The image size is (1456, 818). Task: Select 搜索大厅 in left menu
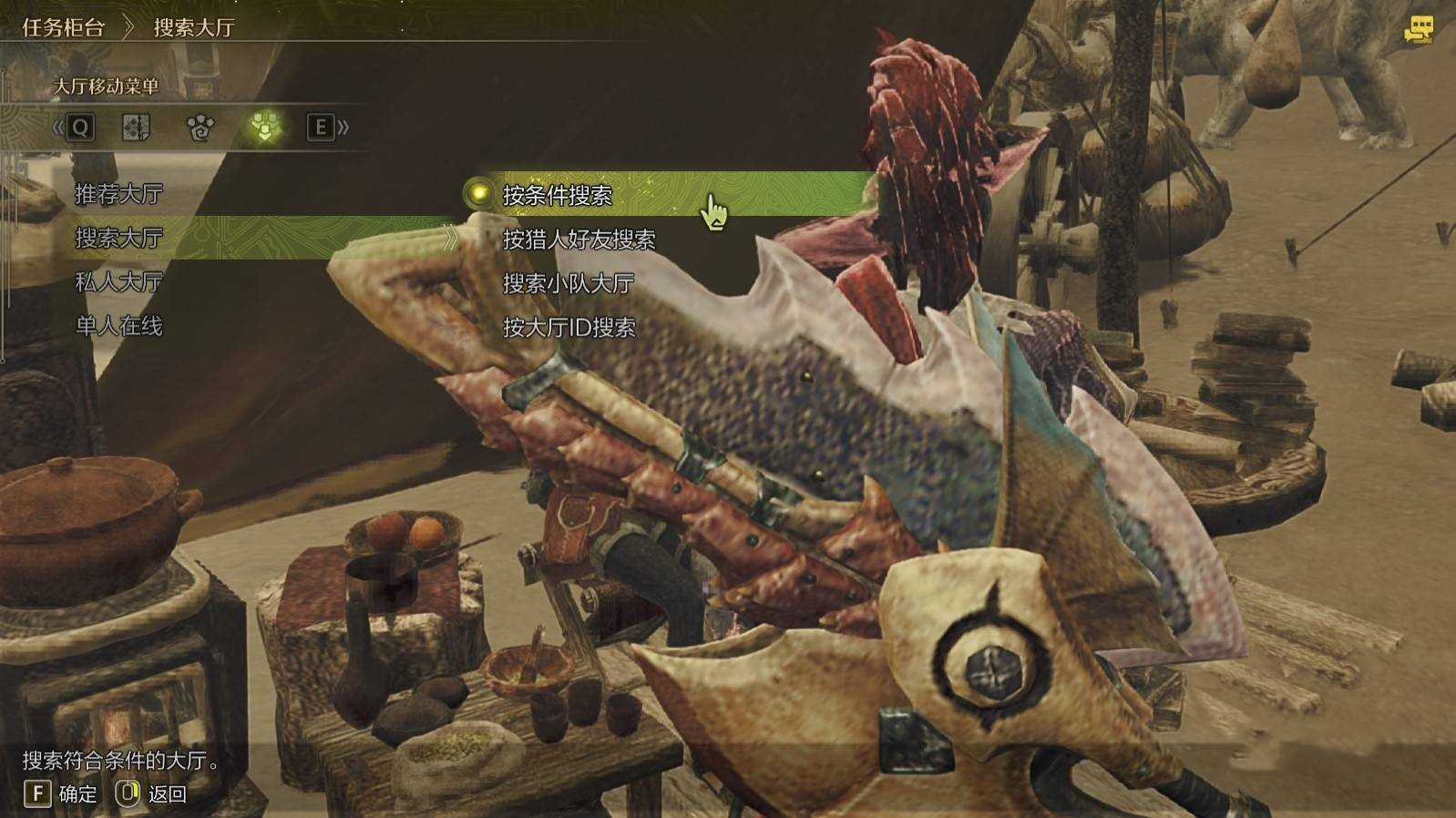pos(118,238)
